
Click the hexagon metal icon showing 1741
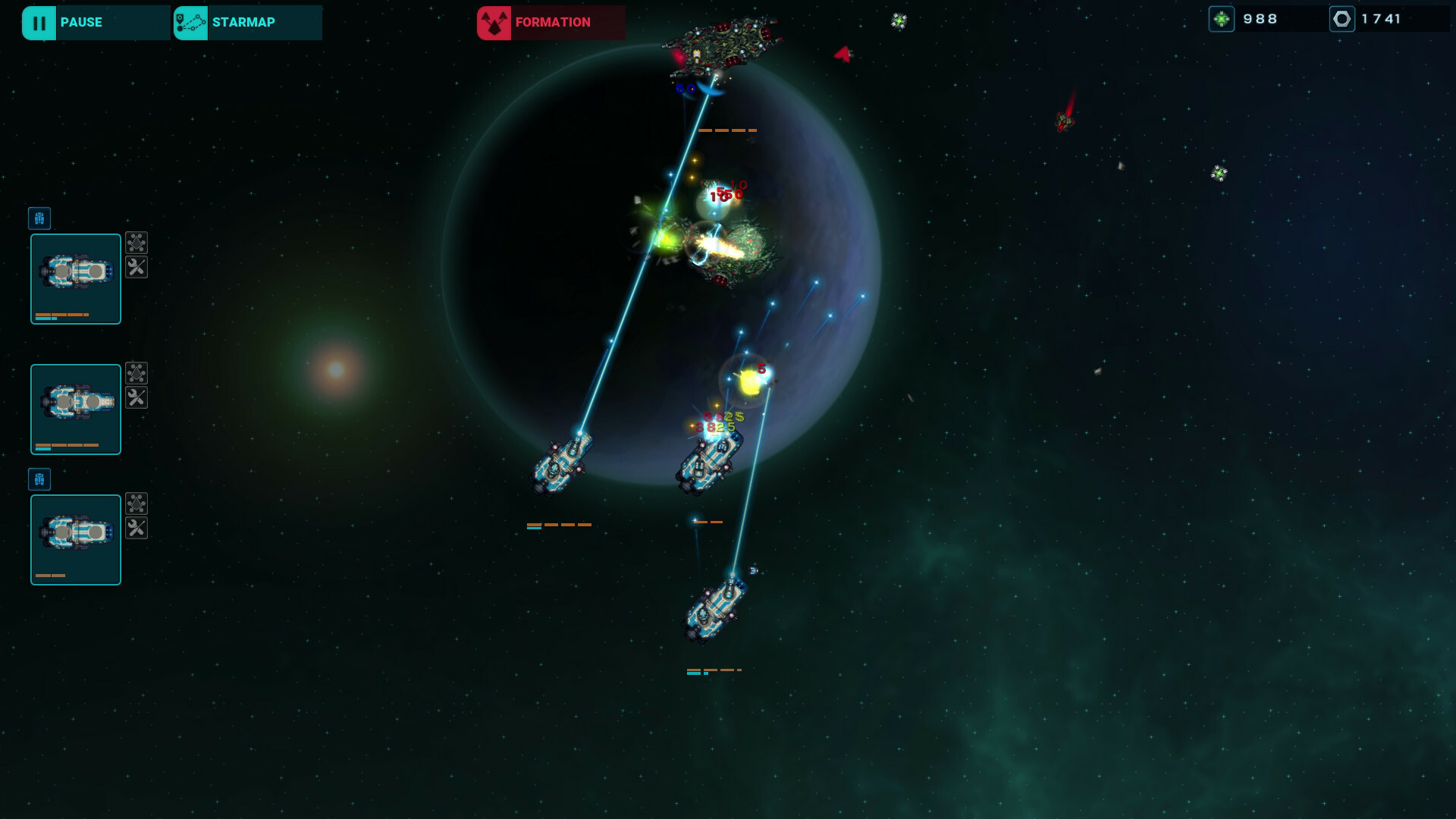pos(1343,18)
